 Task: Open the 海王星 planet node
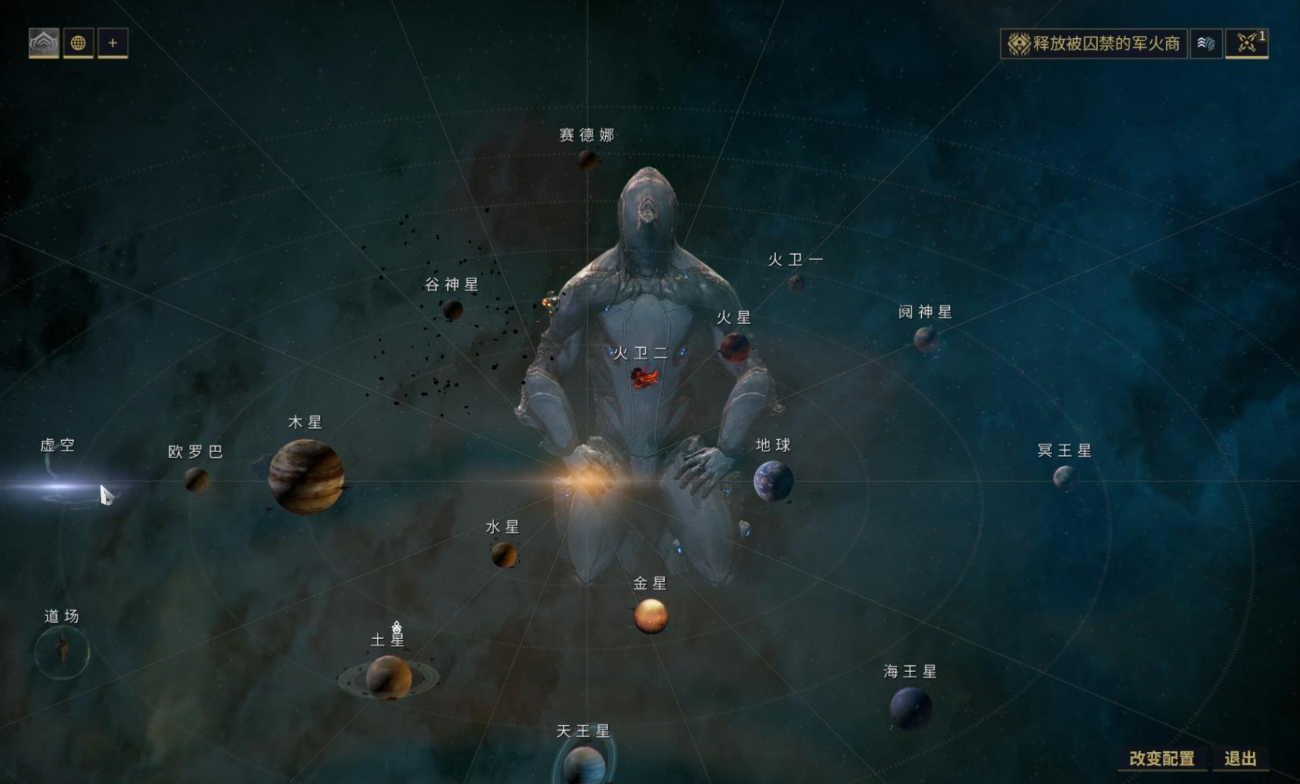pos(910,708)
